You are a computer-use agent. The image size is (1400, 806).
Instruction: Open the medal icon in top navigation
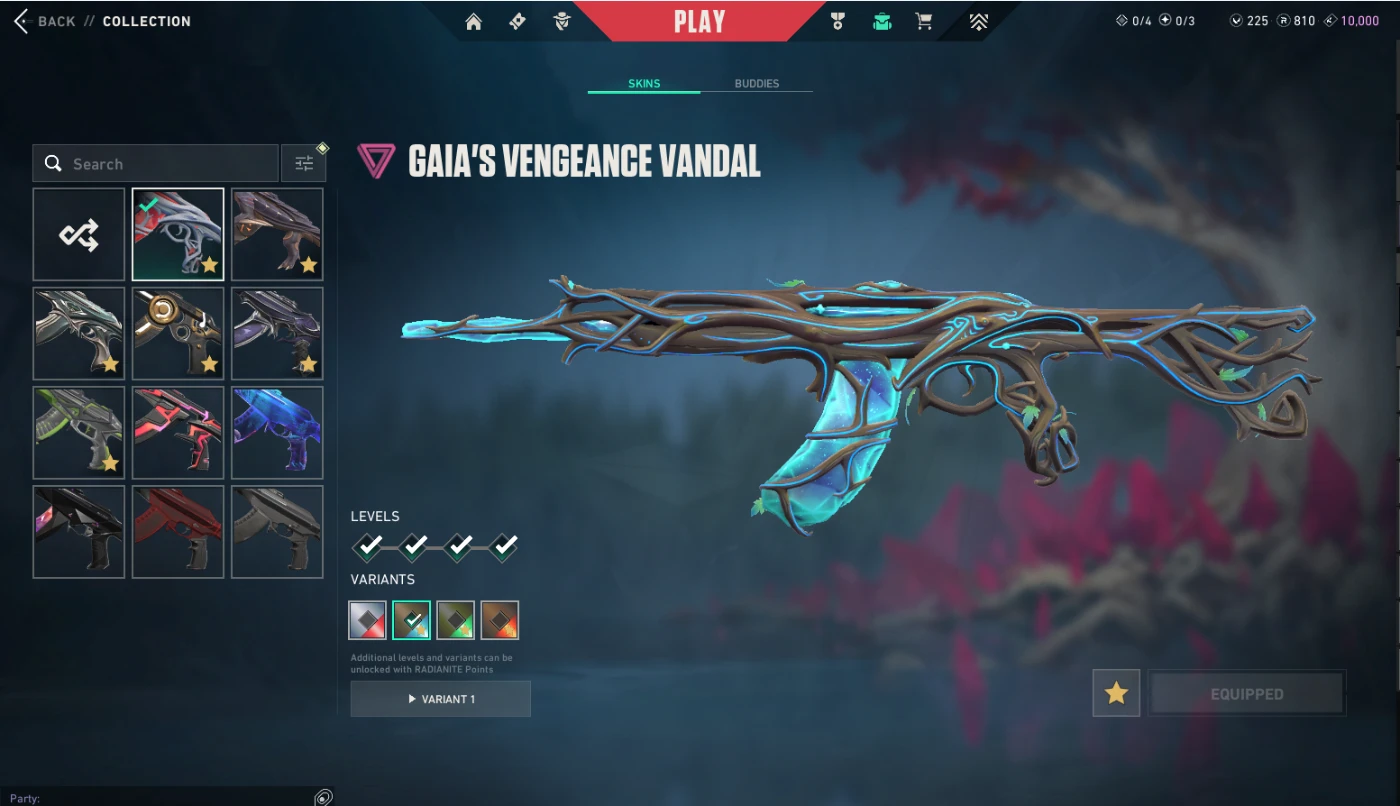(x=838, y=21)
